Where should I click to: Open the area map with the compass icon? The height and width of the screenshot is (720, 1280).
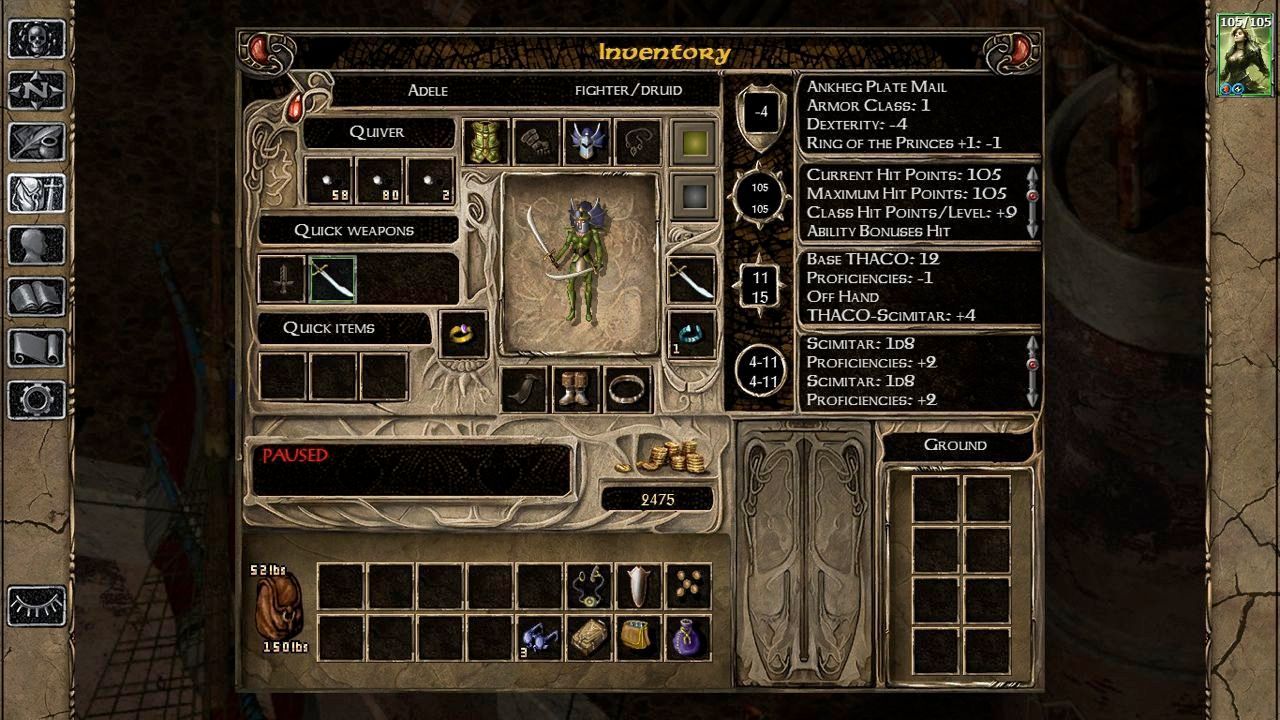click(37, 91)
